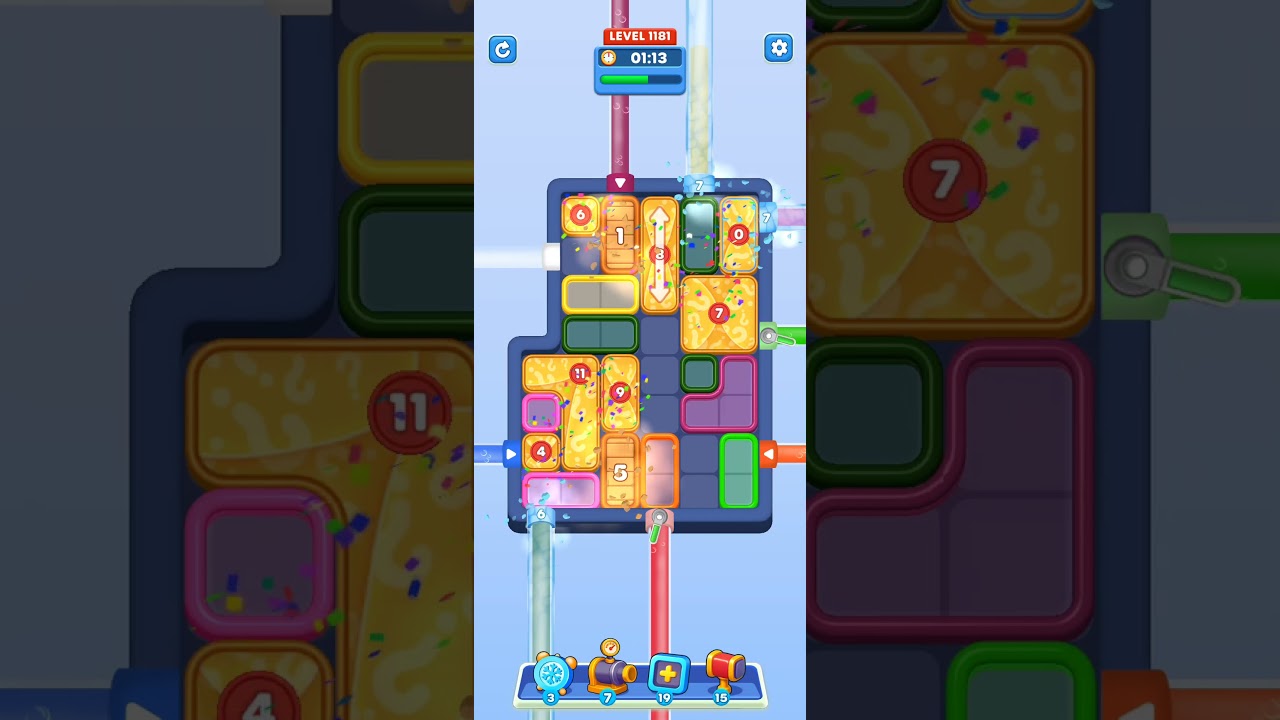Tap the blue arrow on the left edge
The width and height of the screenshot is (1280, 720).
click(x=512, y=454)
